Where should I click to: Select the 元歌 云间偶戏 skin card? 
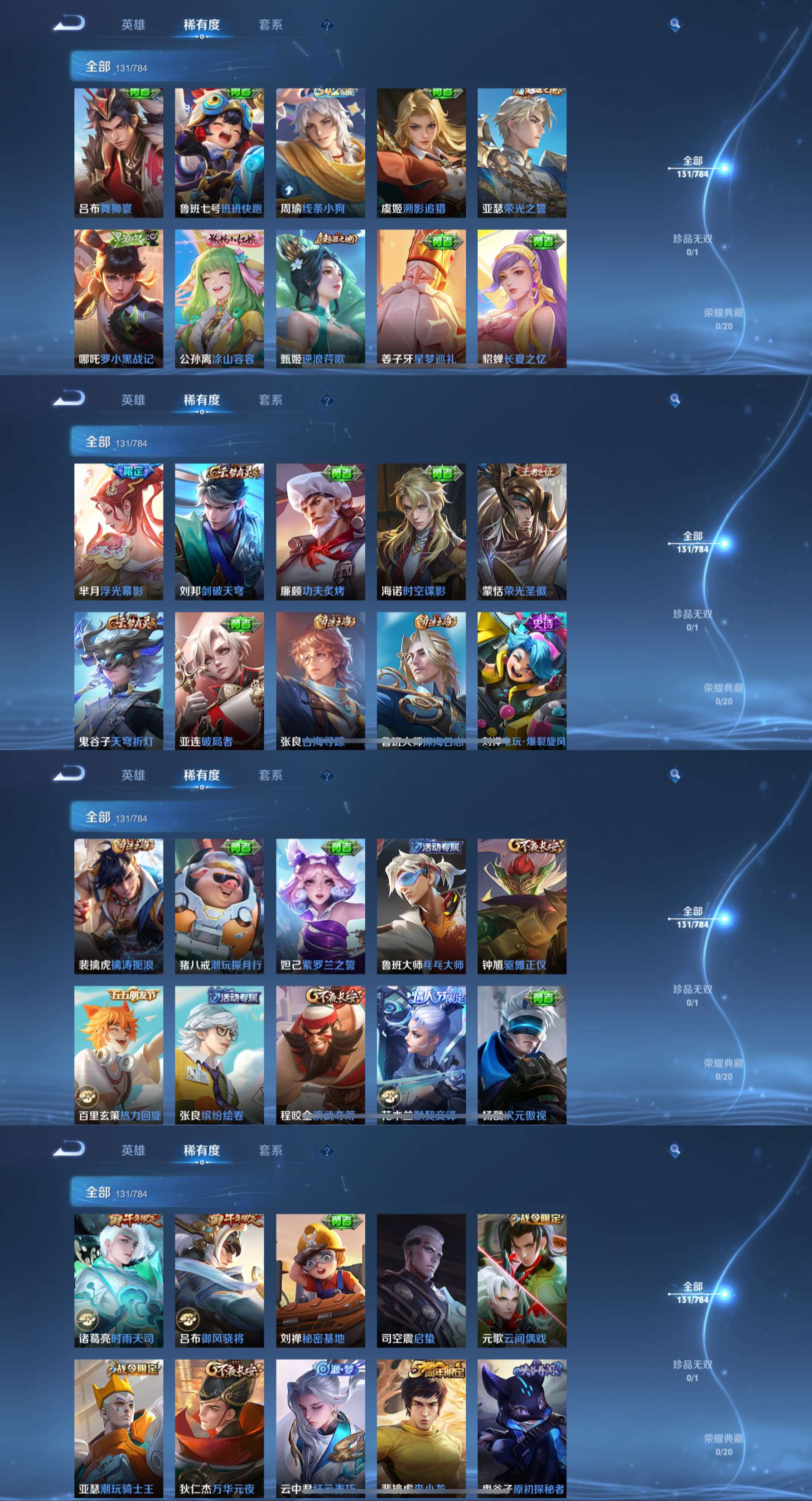click(x=522, y=1280)
